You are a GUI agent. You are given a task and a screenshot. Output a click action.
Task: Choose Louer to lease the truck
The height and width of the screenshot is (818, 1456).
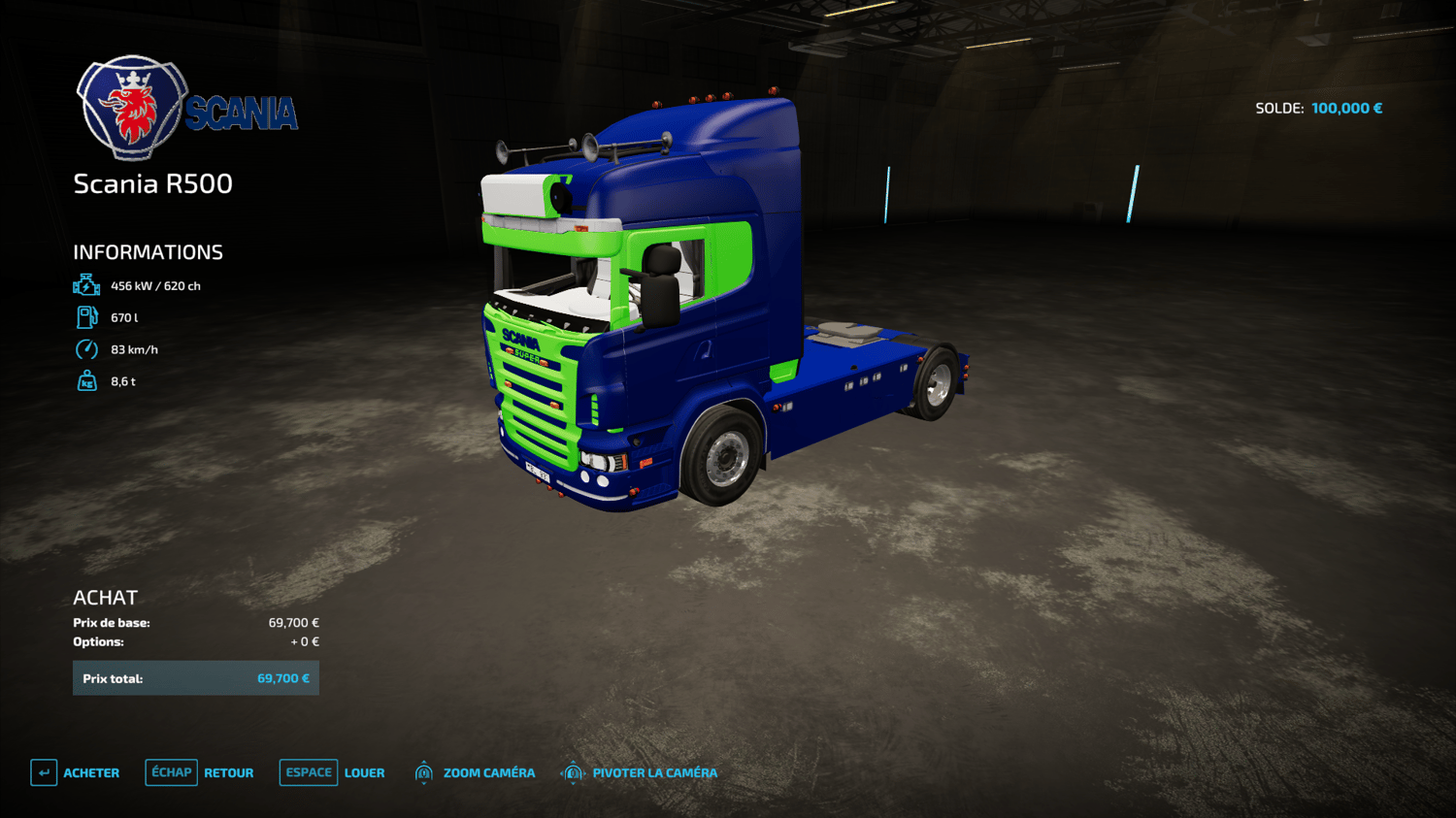click(333, 772)
